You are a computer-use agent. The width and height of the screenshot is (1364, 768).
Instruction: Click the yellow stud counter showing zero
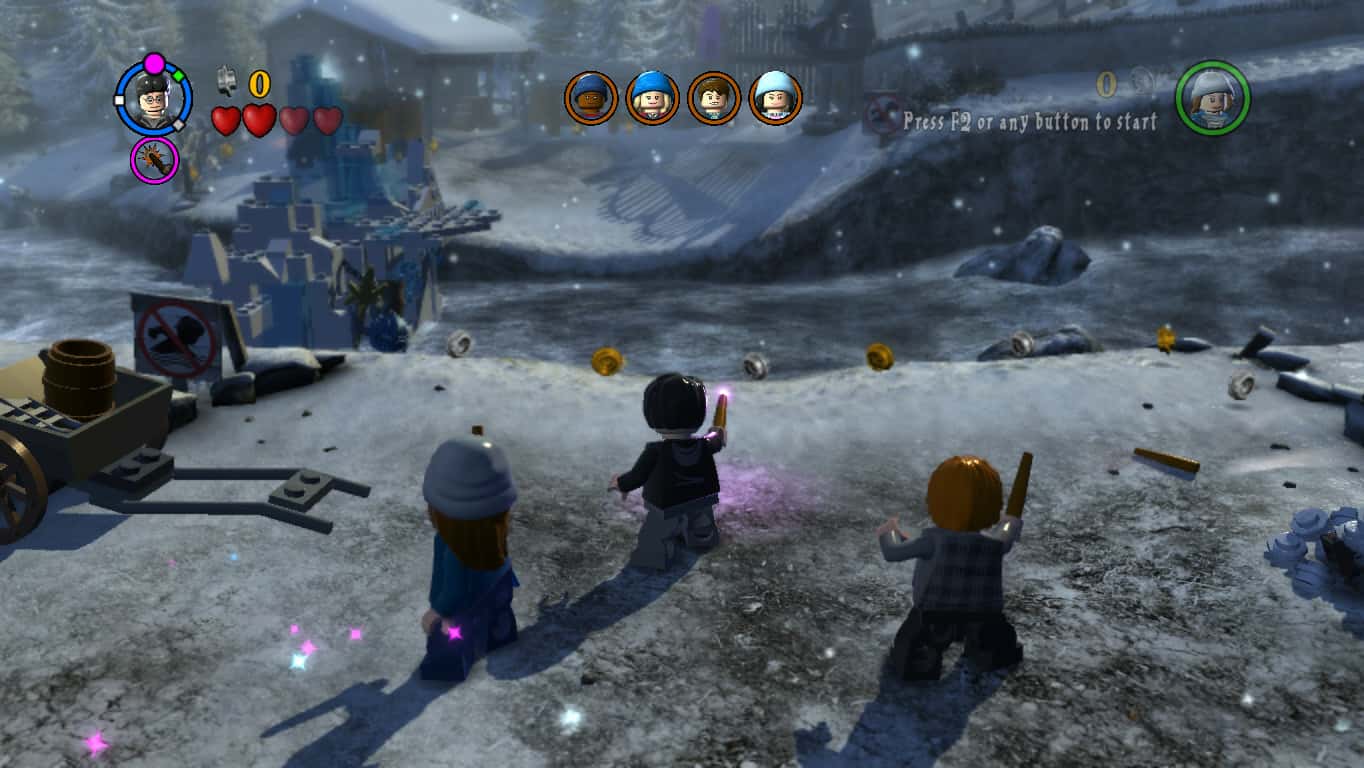click(258, 85)
